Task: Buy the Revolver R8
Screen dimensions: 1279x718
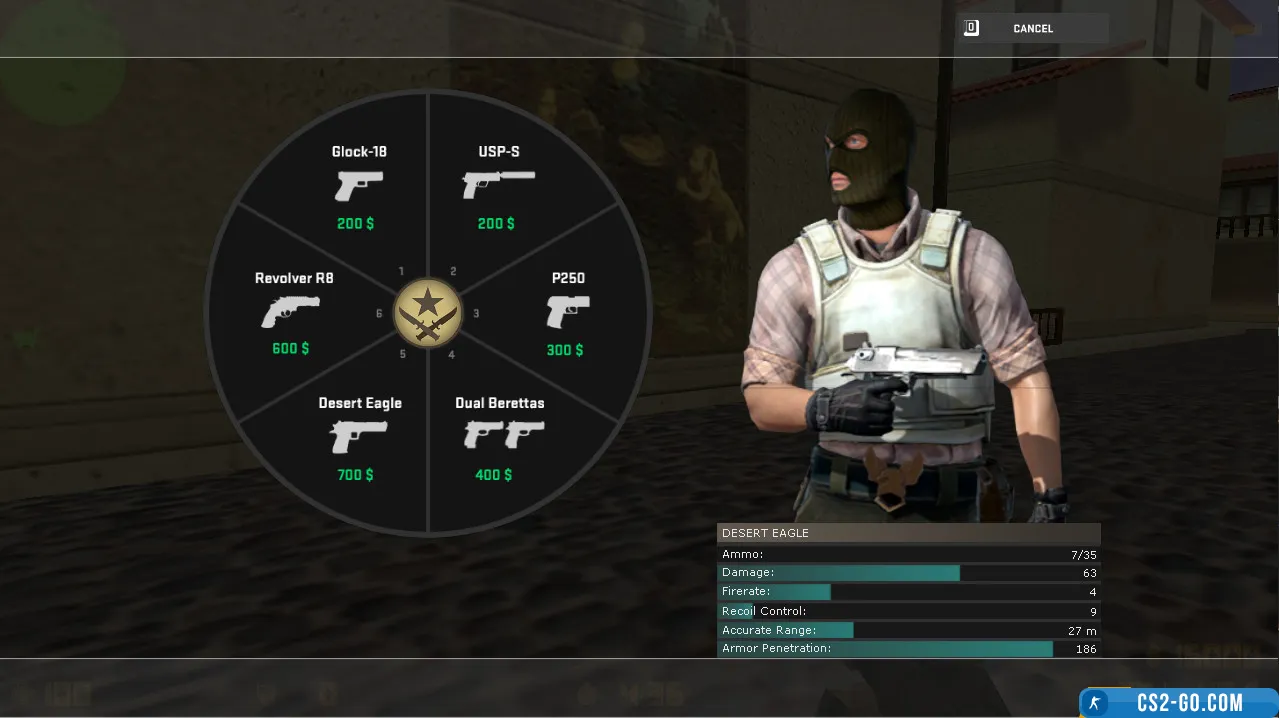Action: [x=291, y=313]
